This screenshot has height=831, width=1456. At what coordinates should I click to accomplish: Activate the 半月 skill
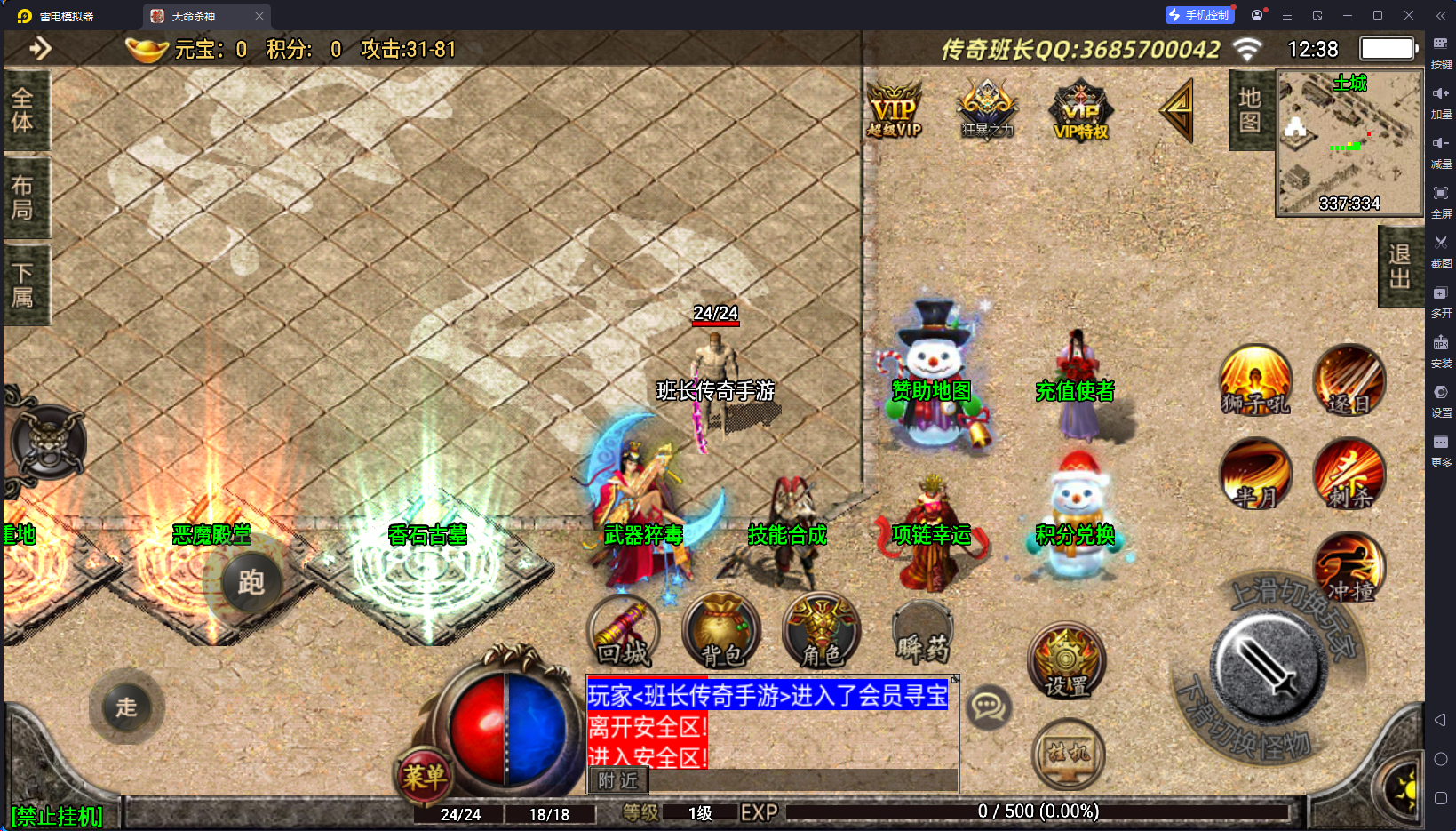(x=1255, y=475)
